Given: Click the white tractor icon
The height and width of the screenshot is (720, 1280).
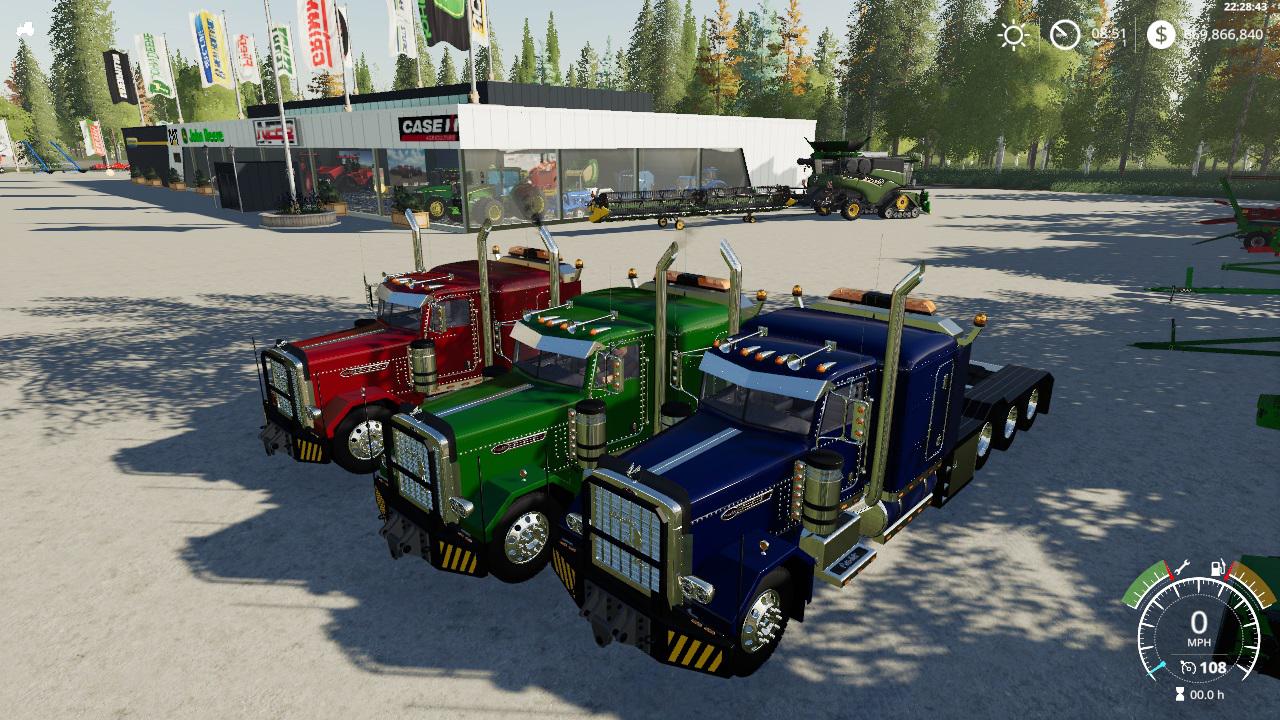Looking at the screenshot, I should click(25, 30).
